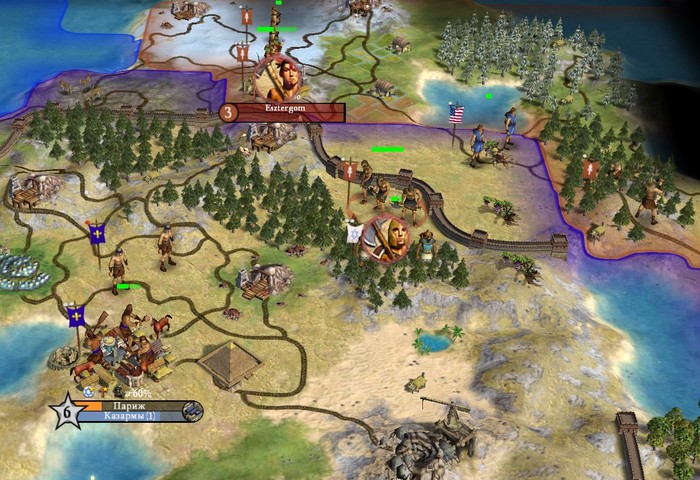Click the barracks production icon on Париж banner
This screenshot has width=700, height=480.
193,411
